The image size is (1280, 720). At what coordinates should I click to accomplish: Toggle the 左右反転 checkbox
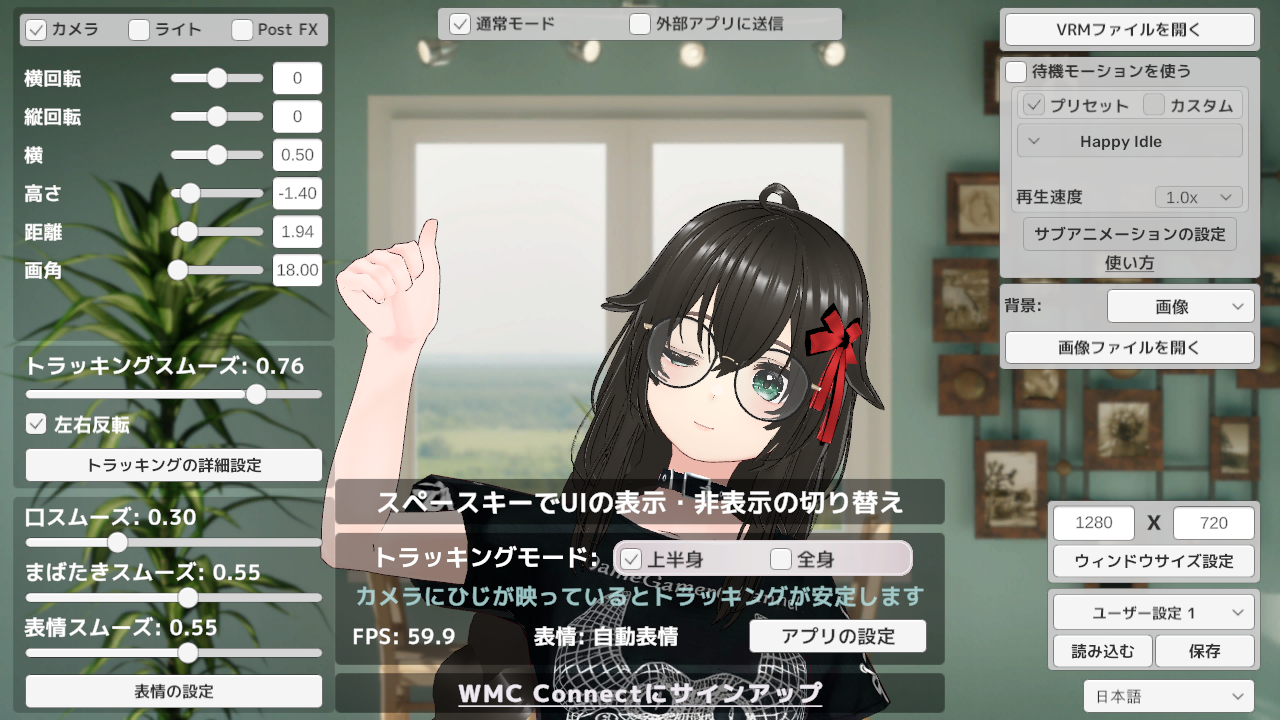(37, 424)
